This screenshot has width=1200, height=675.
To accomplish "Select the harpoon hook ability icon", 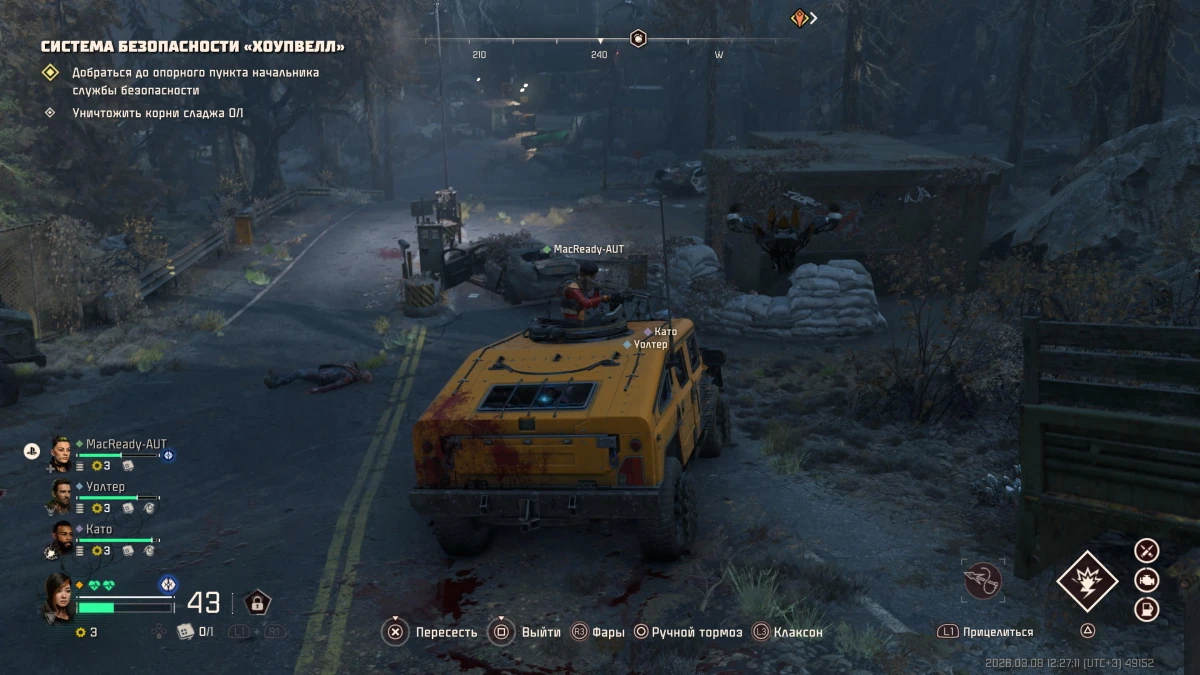I will (x=982, y=579).
